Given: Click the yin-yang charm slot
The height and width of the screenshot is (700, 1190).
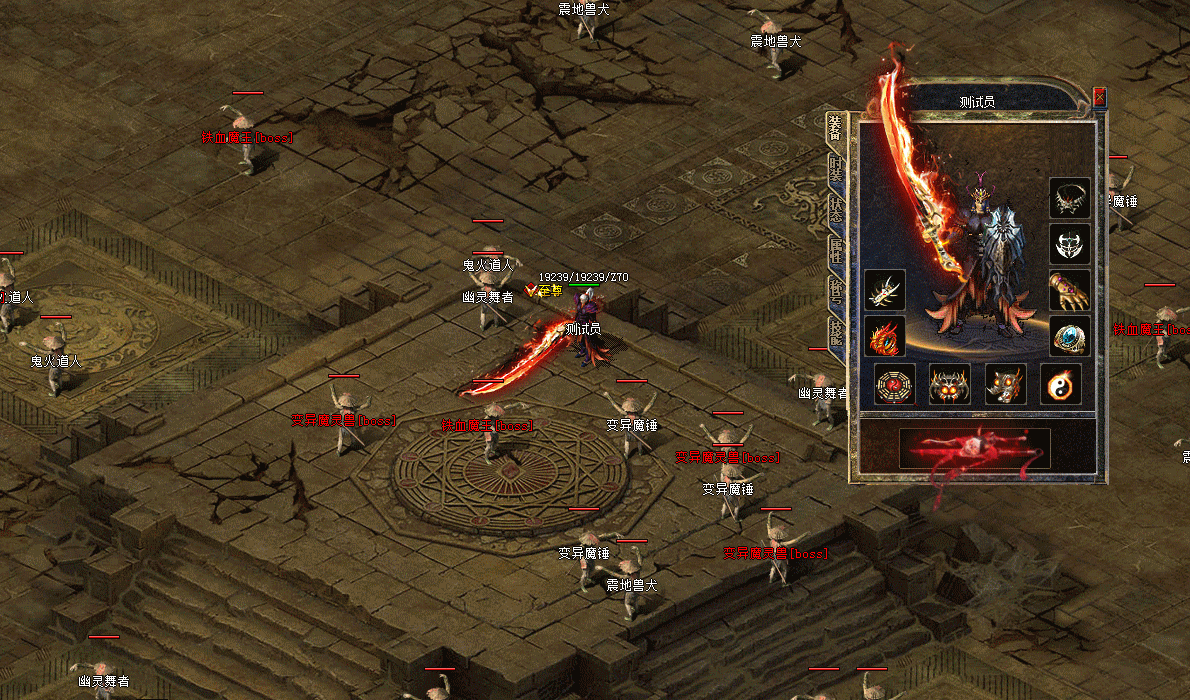Looking at the screenshot, I should pos(1060,384).
